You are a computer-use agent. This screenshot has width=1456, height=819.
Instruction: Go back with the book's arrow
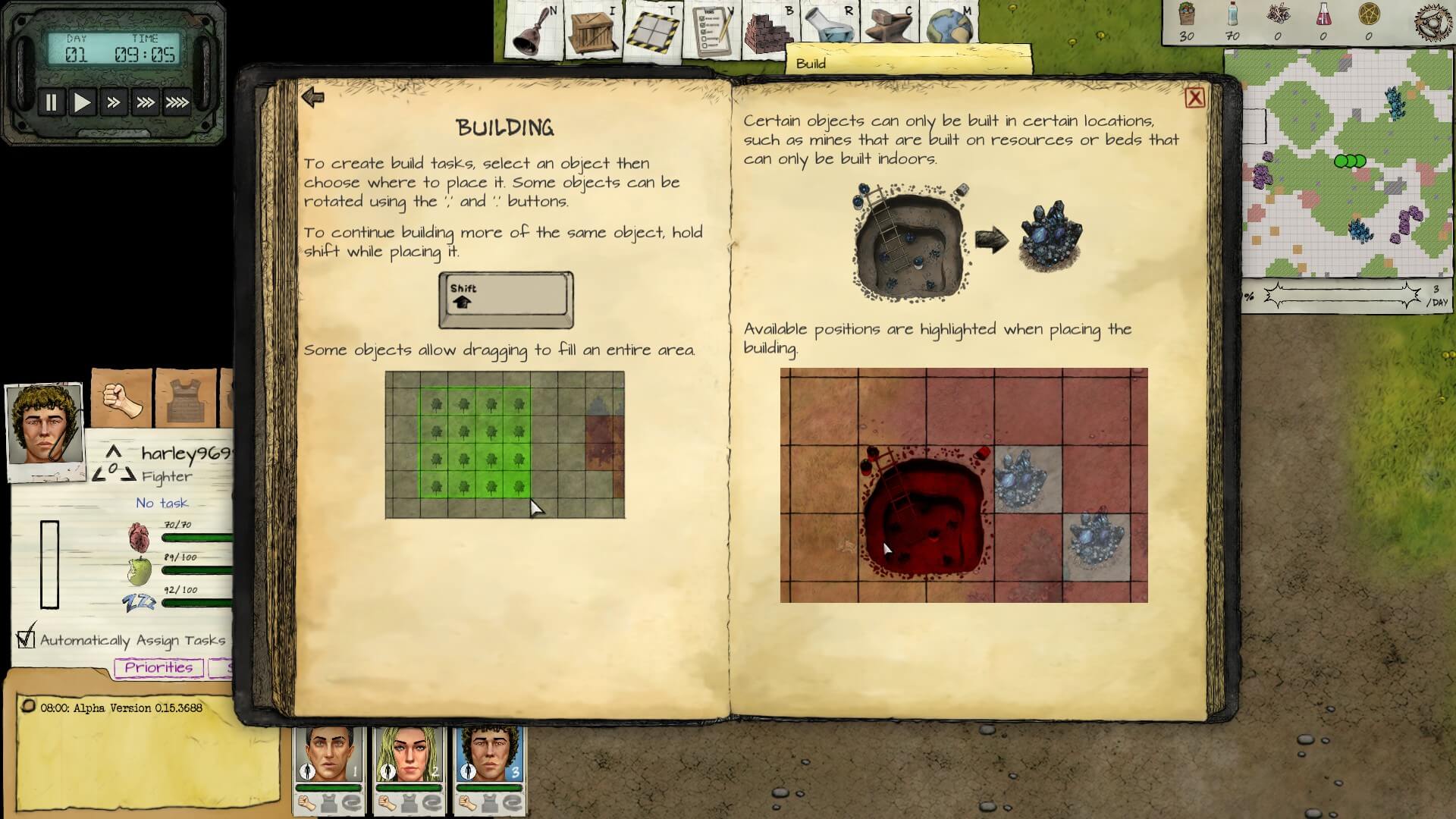point(312,97)
